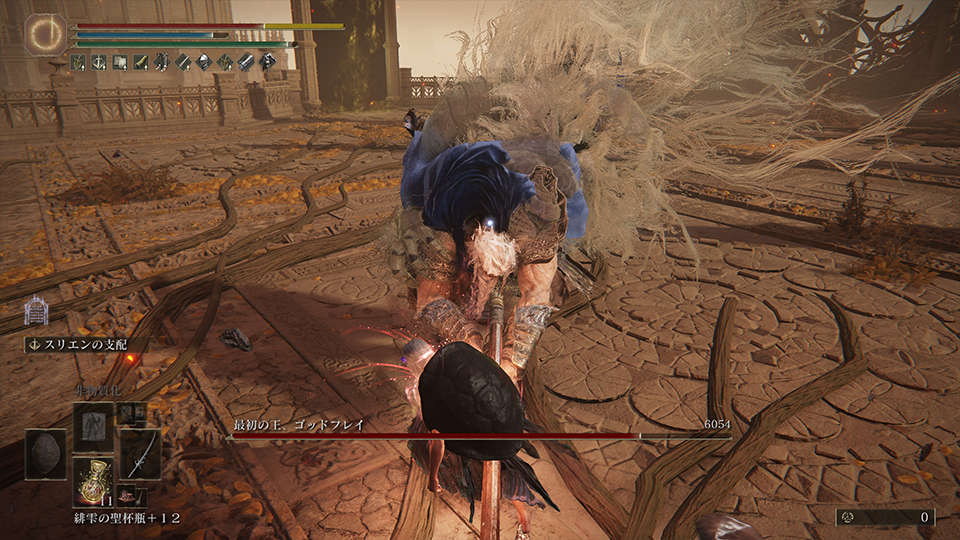Viewport: 960px width, 540px height.
Task: Select the turtle shell shield left-hand slot
Action: (45, 454)
